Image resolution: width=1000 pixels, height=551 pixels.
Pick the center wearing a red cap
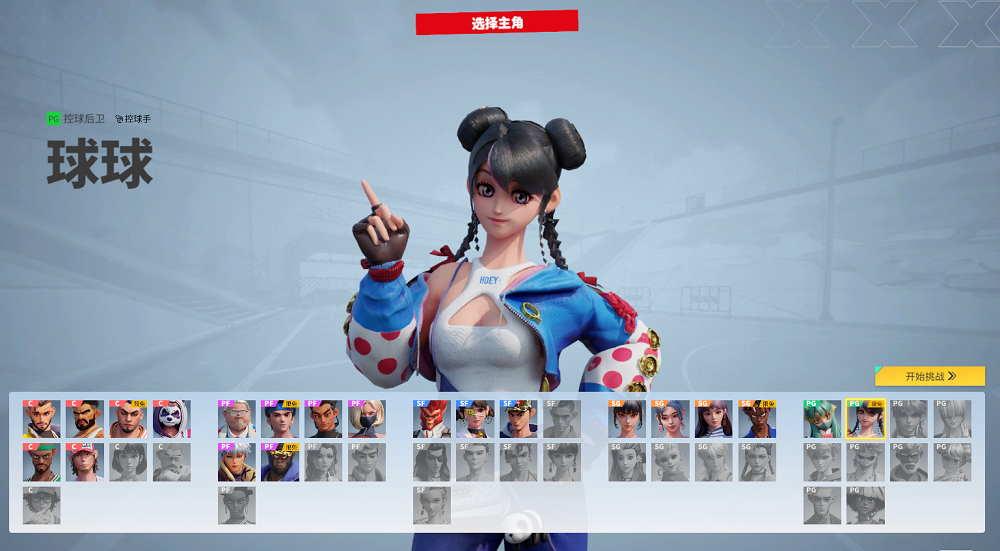pos(85,462)
